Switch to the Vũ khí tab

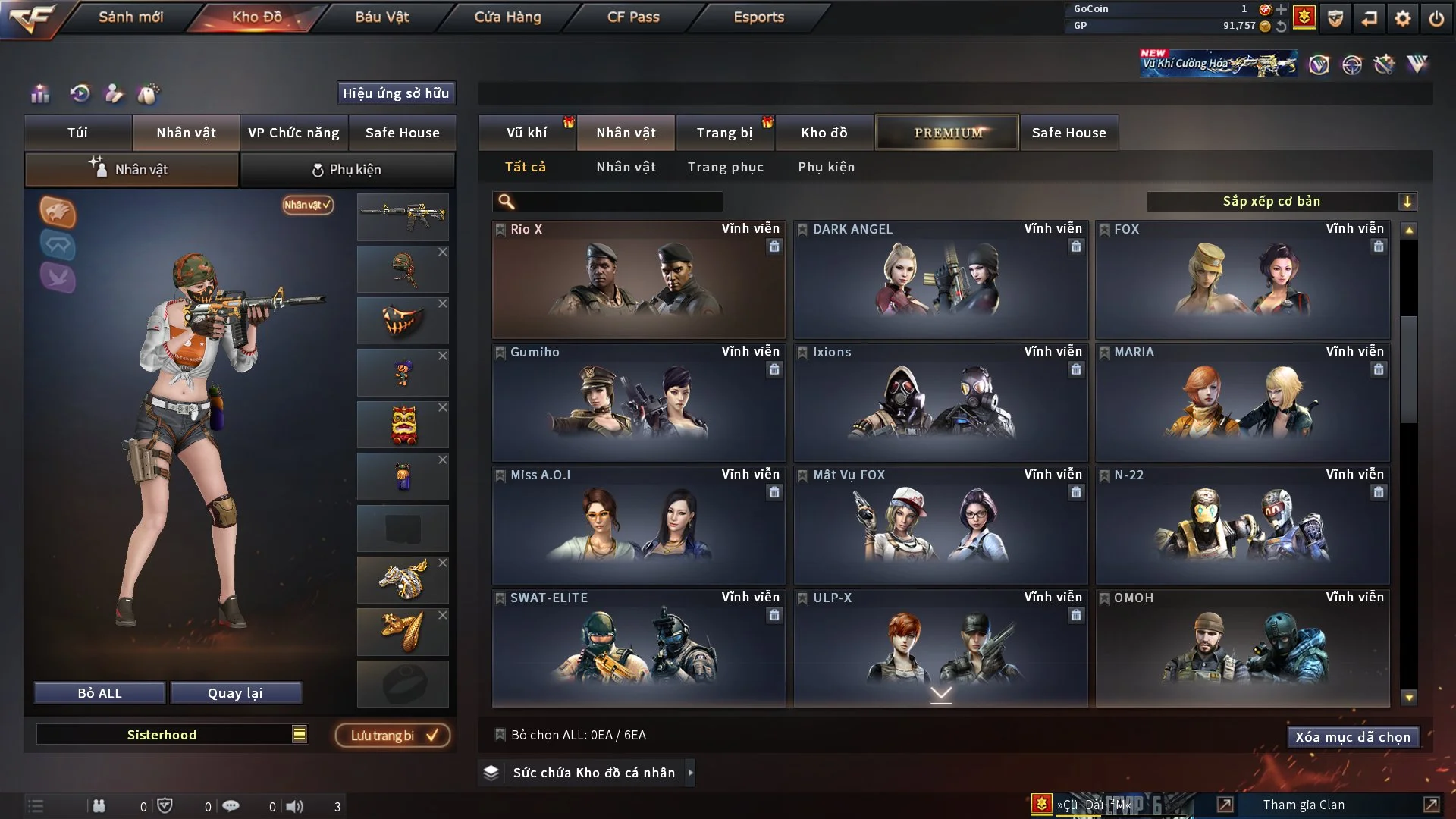(x=526, y=133)
